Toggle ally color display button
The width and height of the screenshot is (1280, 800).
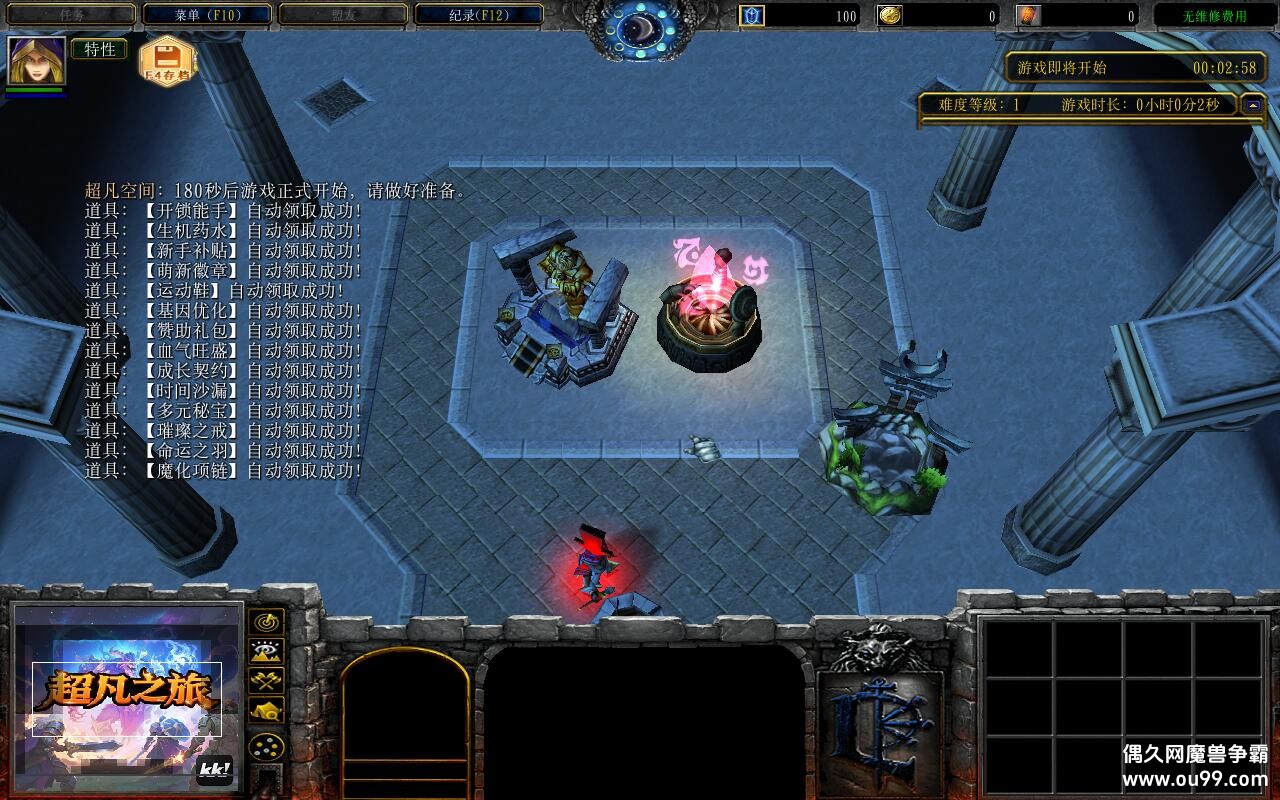[266, 745]
